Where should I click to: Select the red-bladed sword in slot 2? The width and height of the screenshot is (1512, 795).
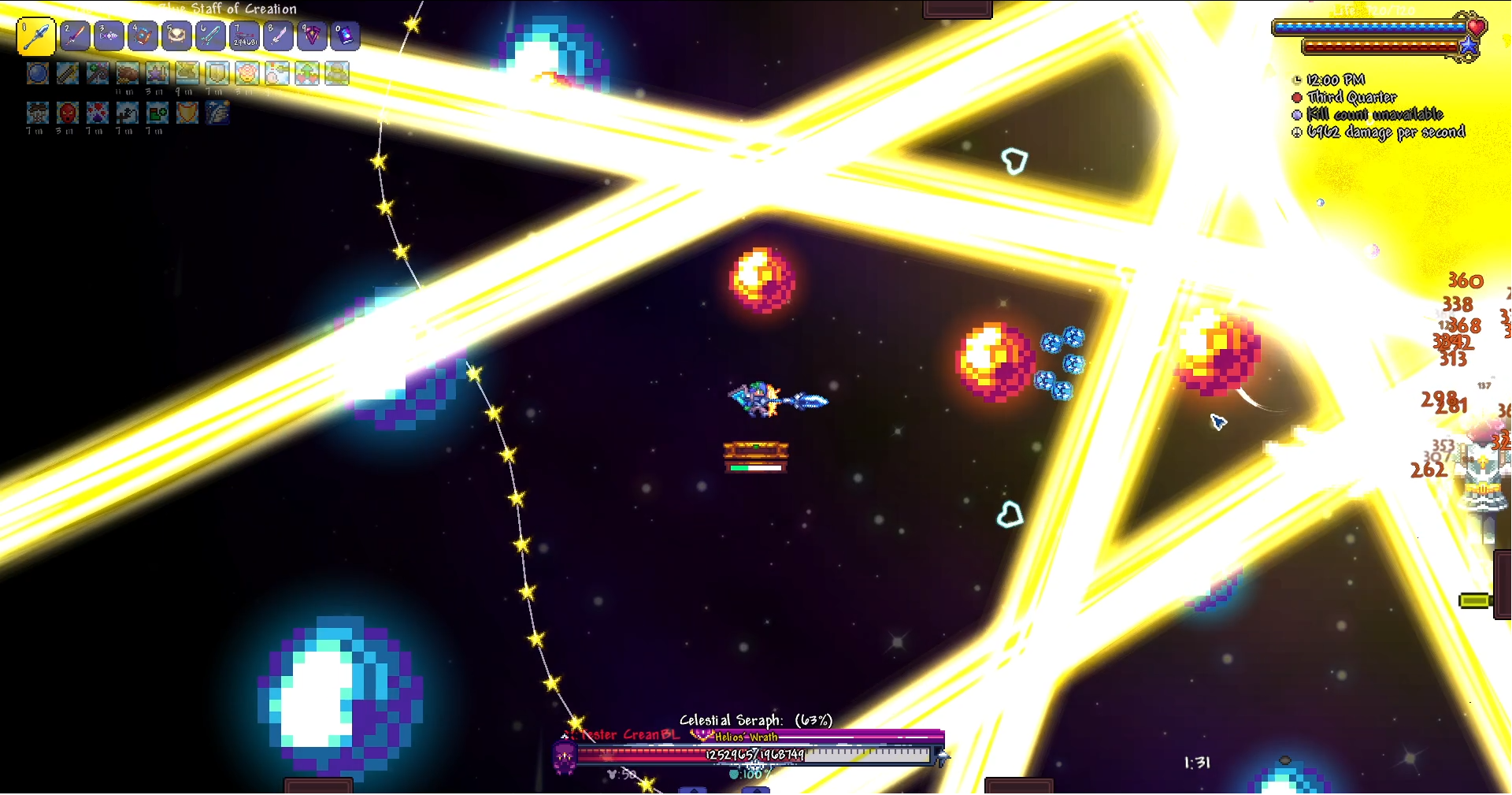pyautogui.click(x=75, y=35)
